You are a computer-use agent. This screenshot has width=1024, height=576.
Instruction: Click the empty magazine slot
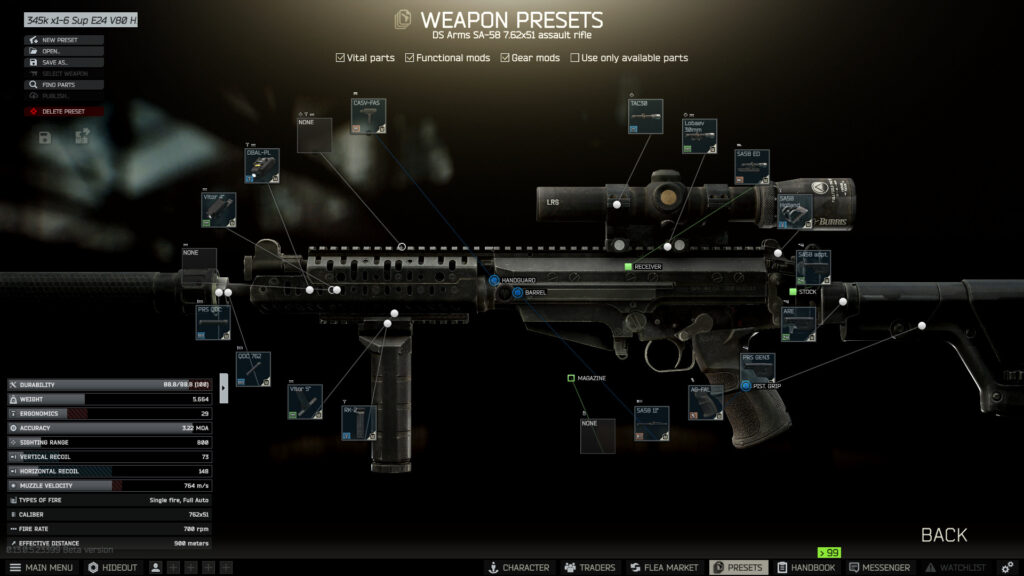pyautogui.click(x=597, y=436)
